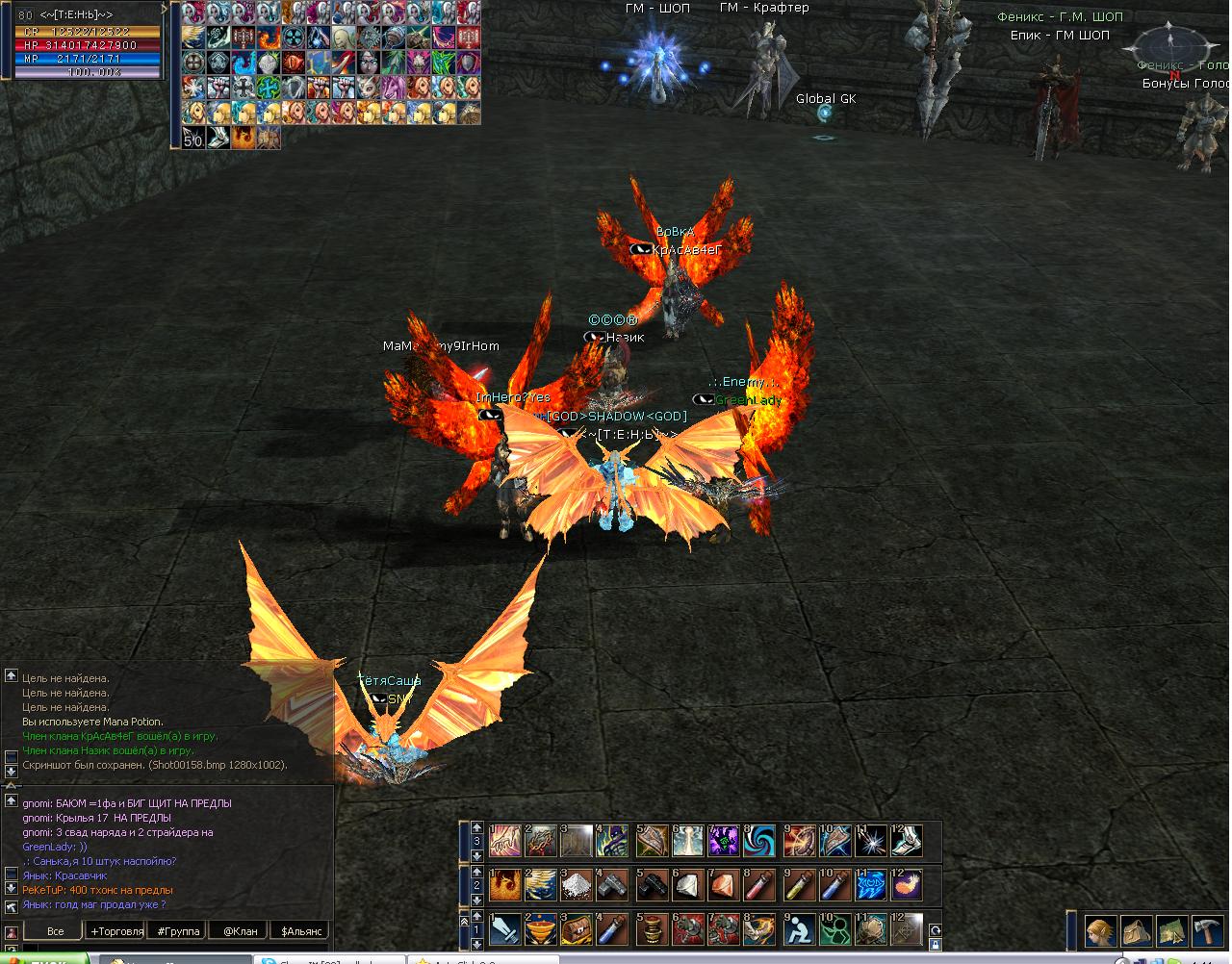Select the #Группа chat tab
The height and width of the screenshot is (964, 1232).
178,931
